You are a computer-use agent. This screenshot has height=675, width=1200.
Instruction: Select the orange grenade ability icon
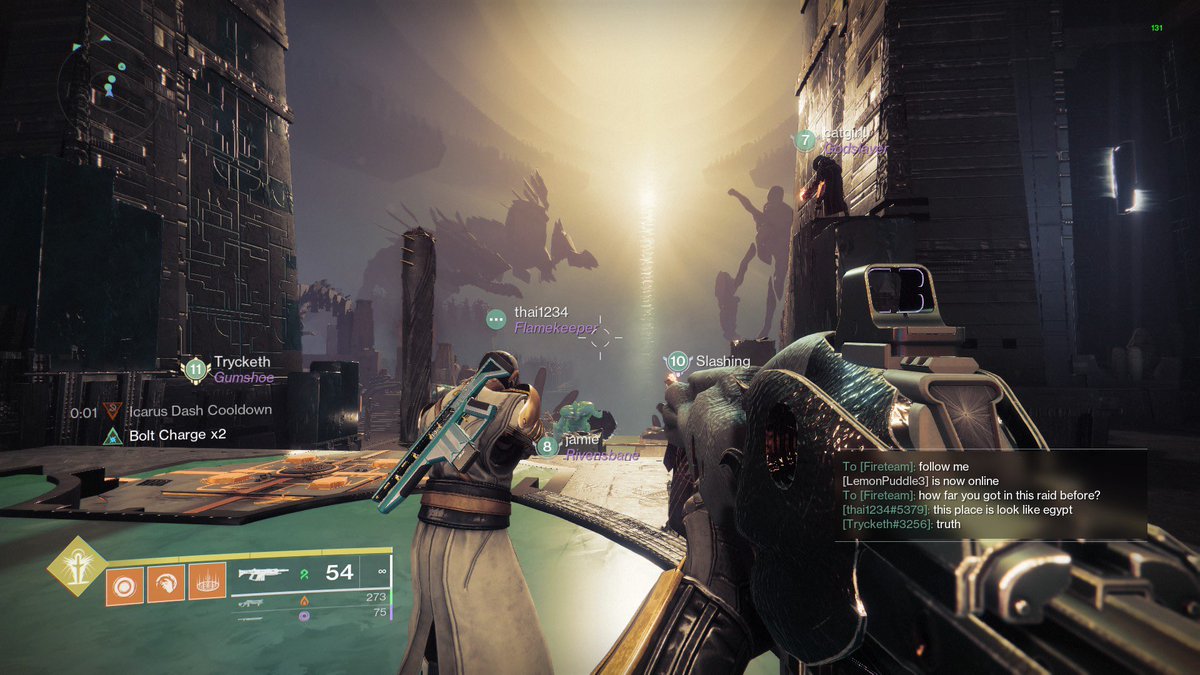pos(124,584)
